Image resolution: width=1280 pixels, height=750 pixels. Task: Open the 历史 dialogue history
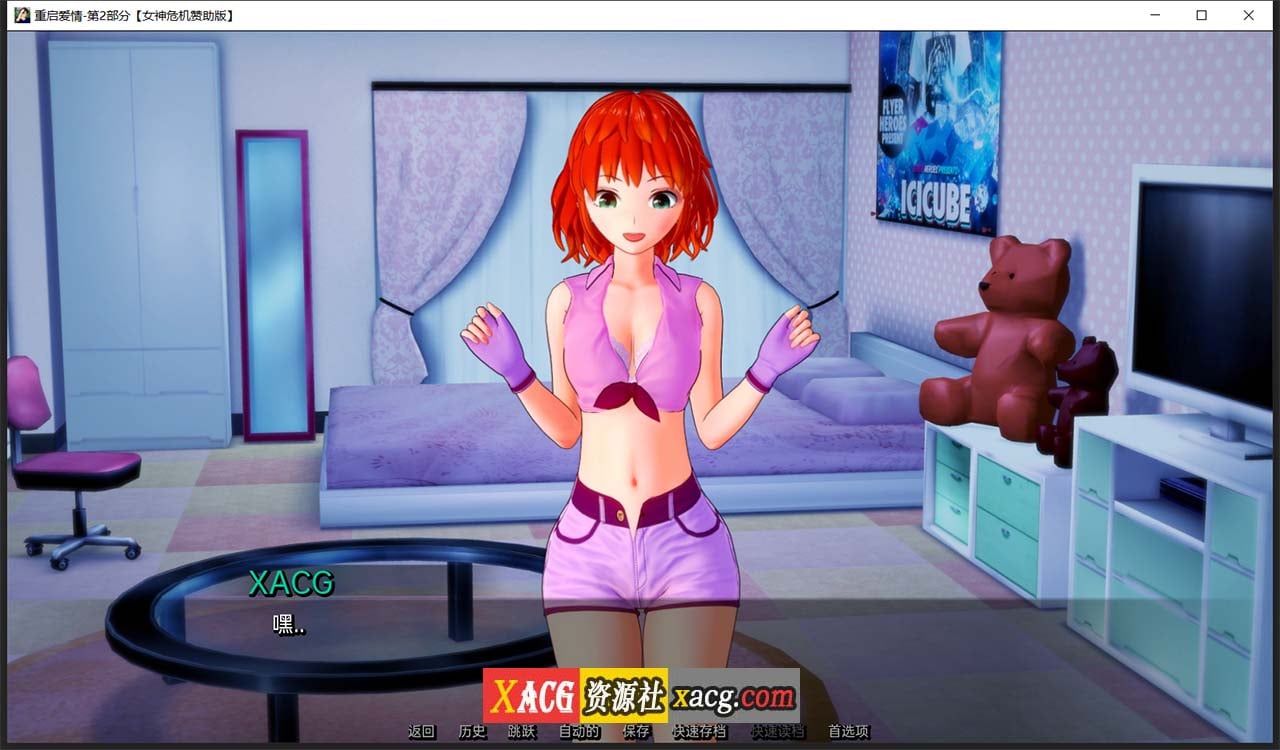click(470, 731)
